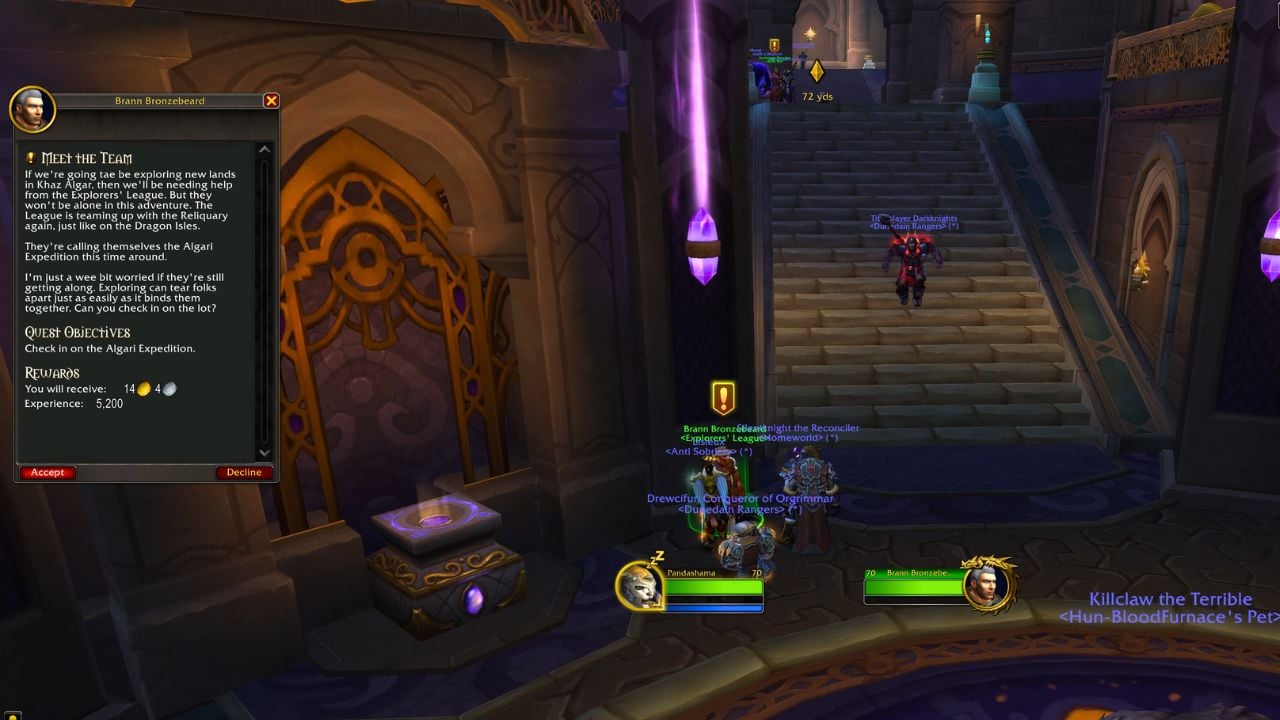Image resolution: width=1280 pixels, height=720 pixels.
Task: Click the Brann Bronzebeard target frame portrait
Action: click(x=986, y=588)
